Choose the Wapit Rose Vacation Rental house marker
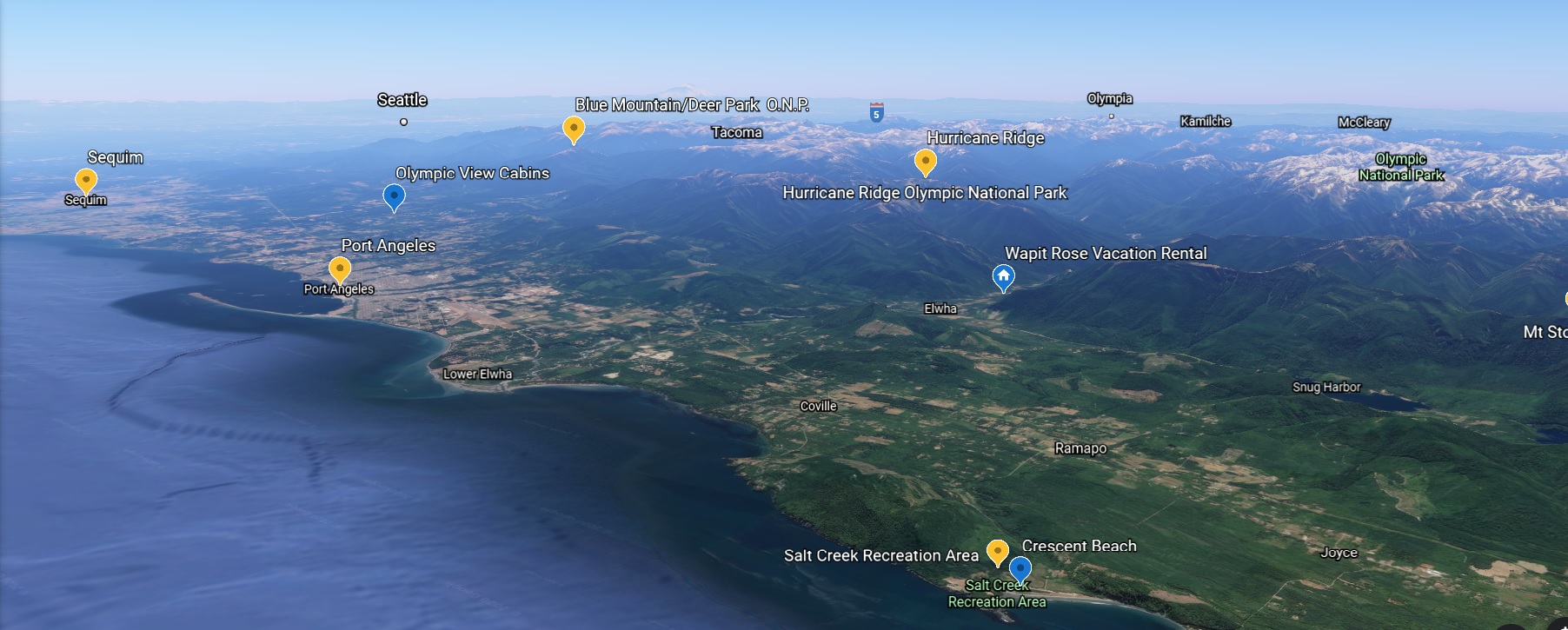Viewport: 1568px width, 630px height. point(1003,277)
